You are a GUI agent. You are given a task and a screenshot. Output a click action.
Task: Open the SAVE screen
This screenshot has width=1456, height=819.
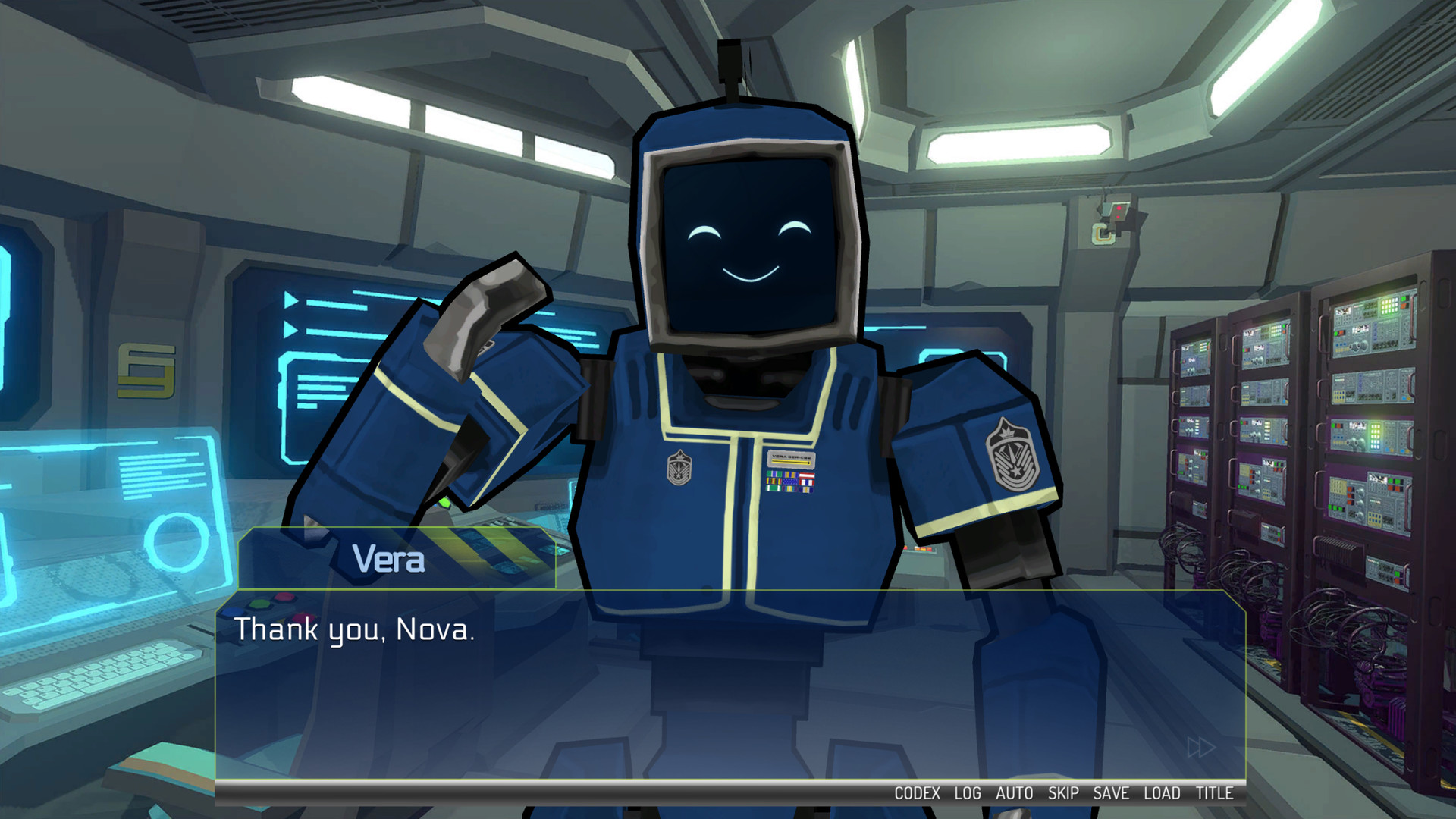1112,793
